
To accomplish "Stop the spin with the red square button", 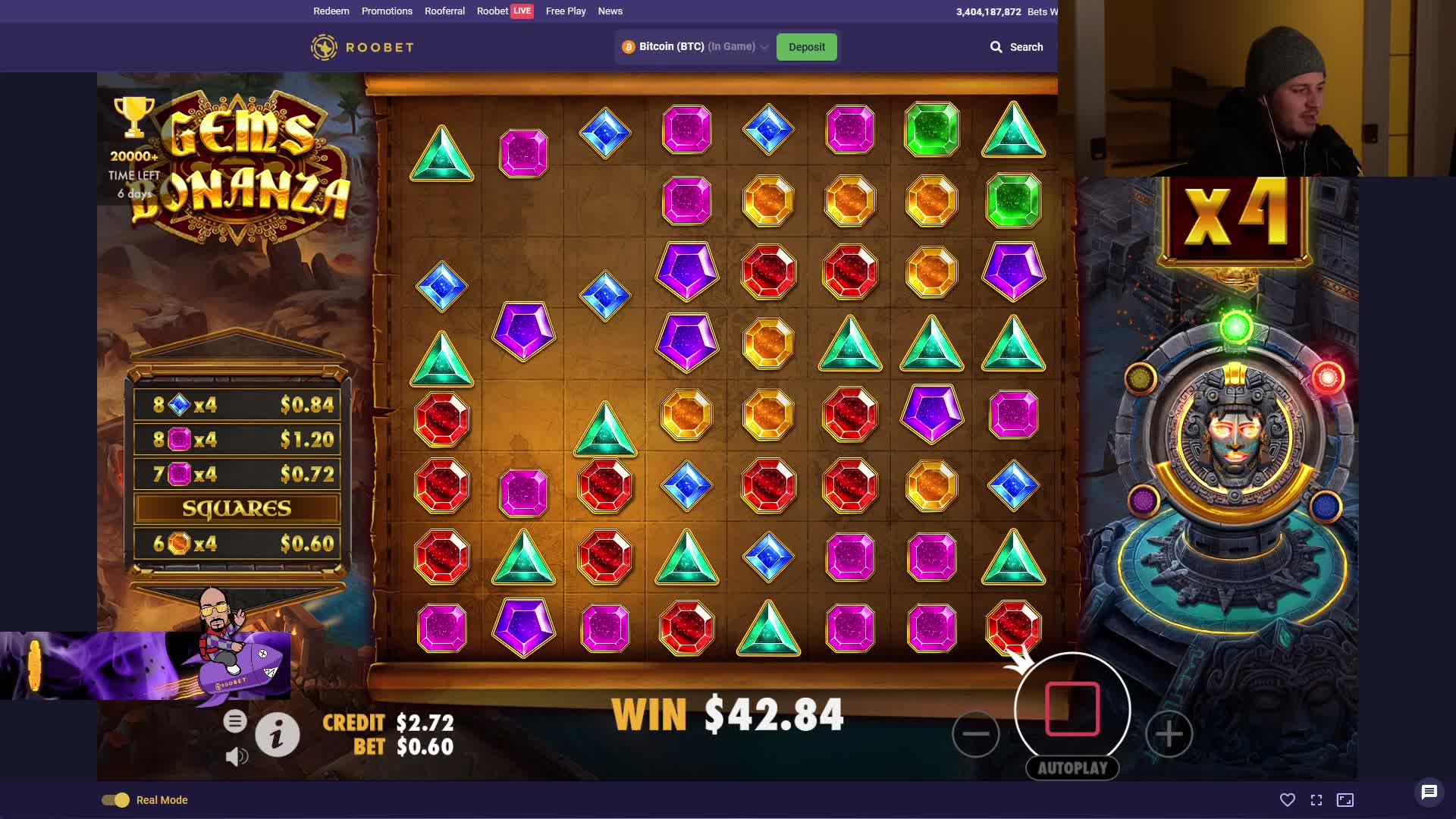I will pos(1072,709).
